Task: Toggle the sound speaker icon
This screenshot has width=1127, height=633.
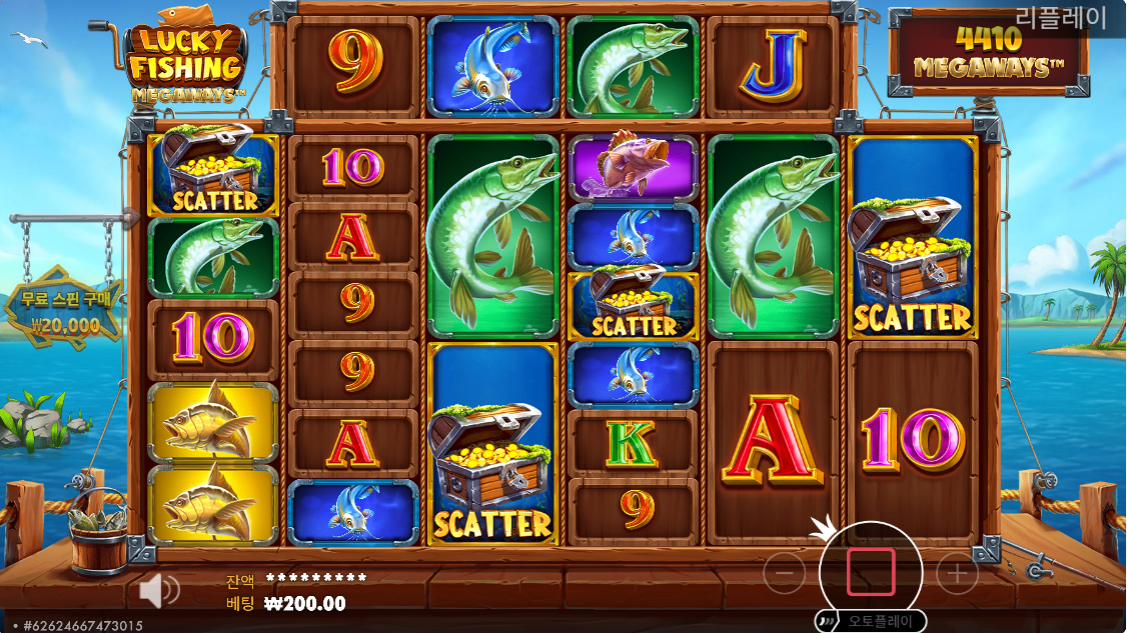Action: [x=158, y=591]
